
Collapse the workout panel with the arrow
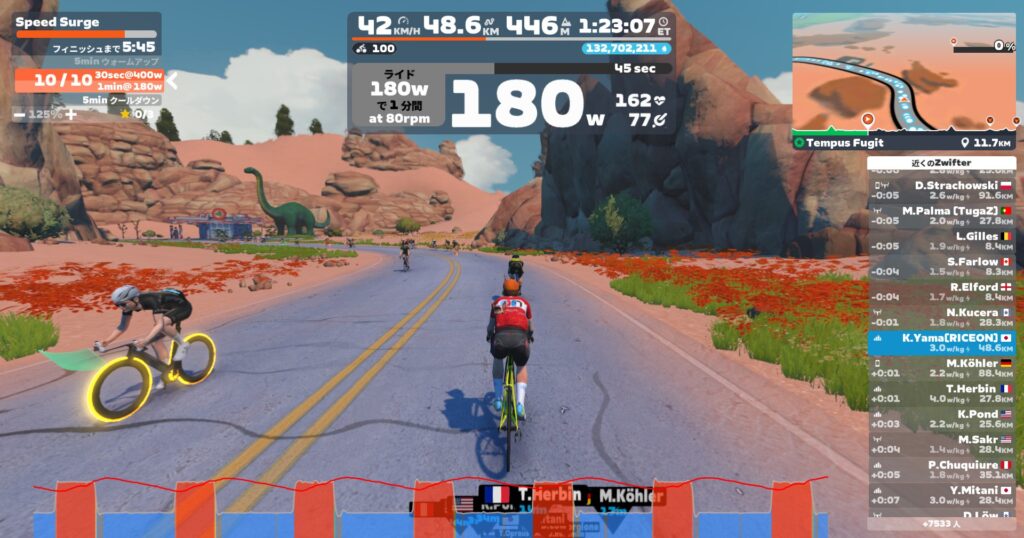pos(171,81)
